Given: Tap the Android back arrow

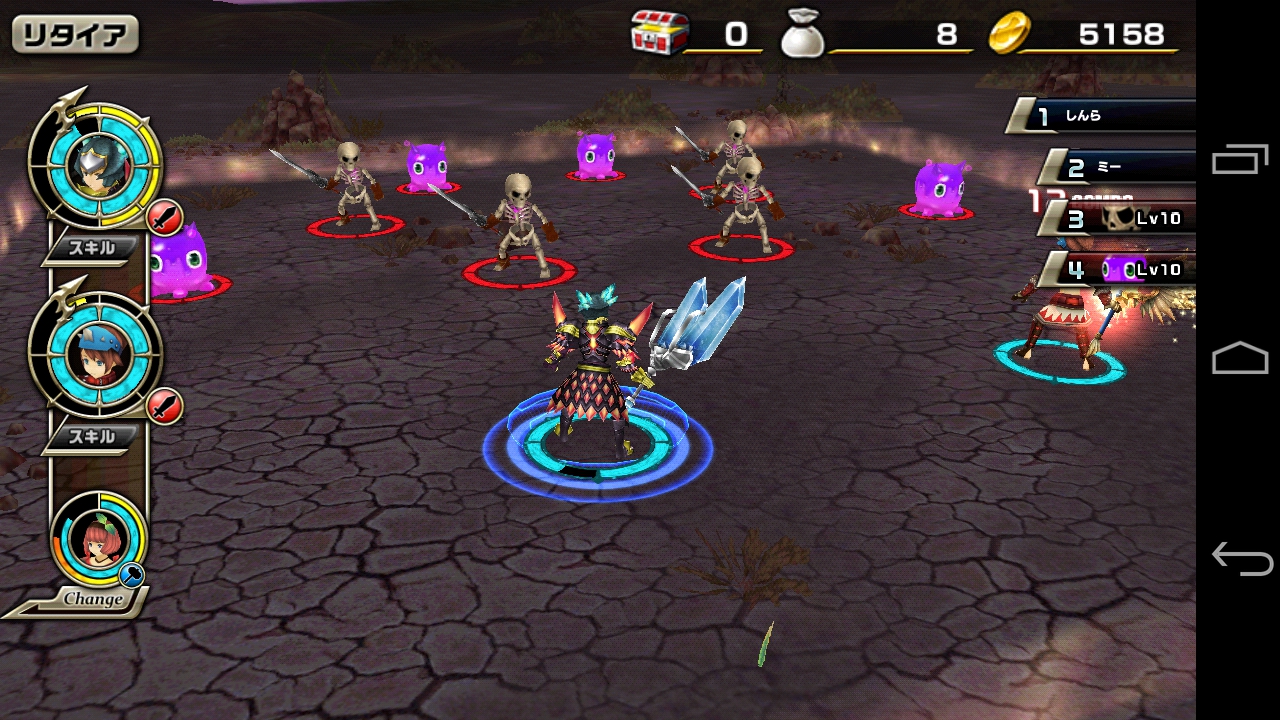Looking at the screenshot, I should point(1240,558).
